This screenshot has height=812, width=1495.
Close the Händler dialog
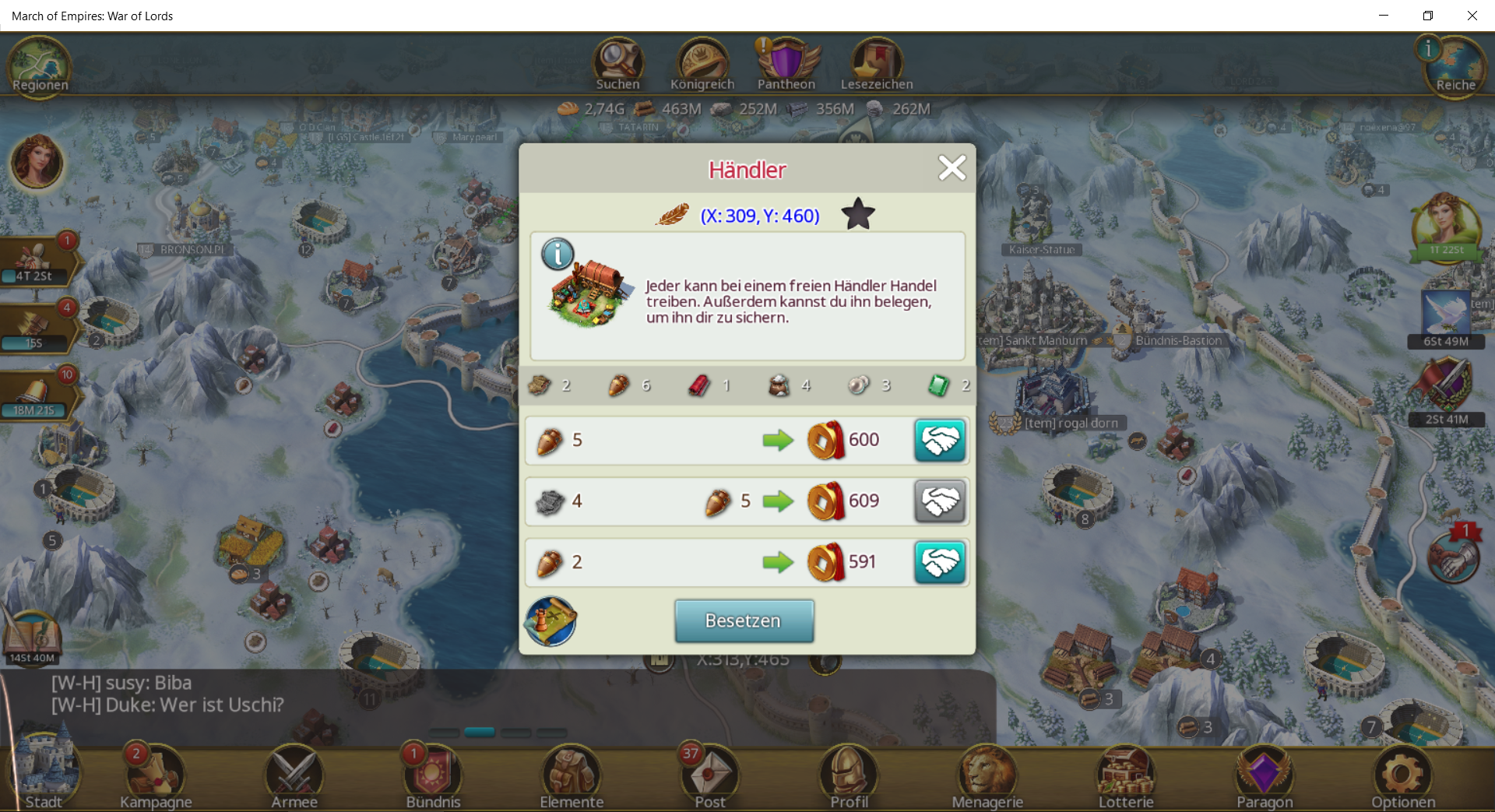pos(952,168)
